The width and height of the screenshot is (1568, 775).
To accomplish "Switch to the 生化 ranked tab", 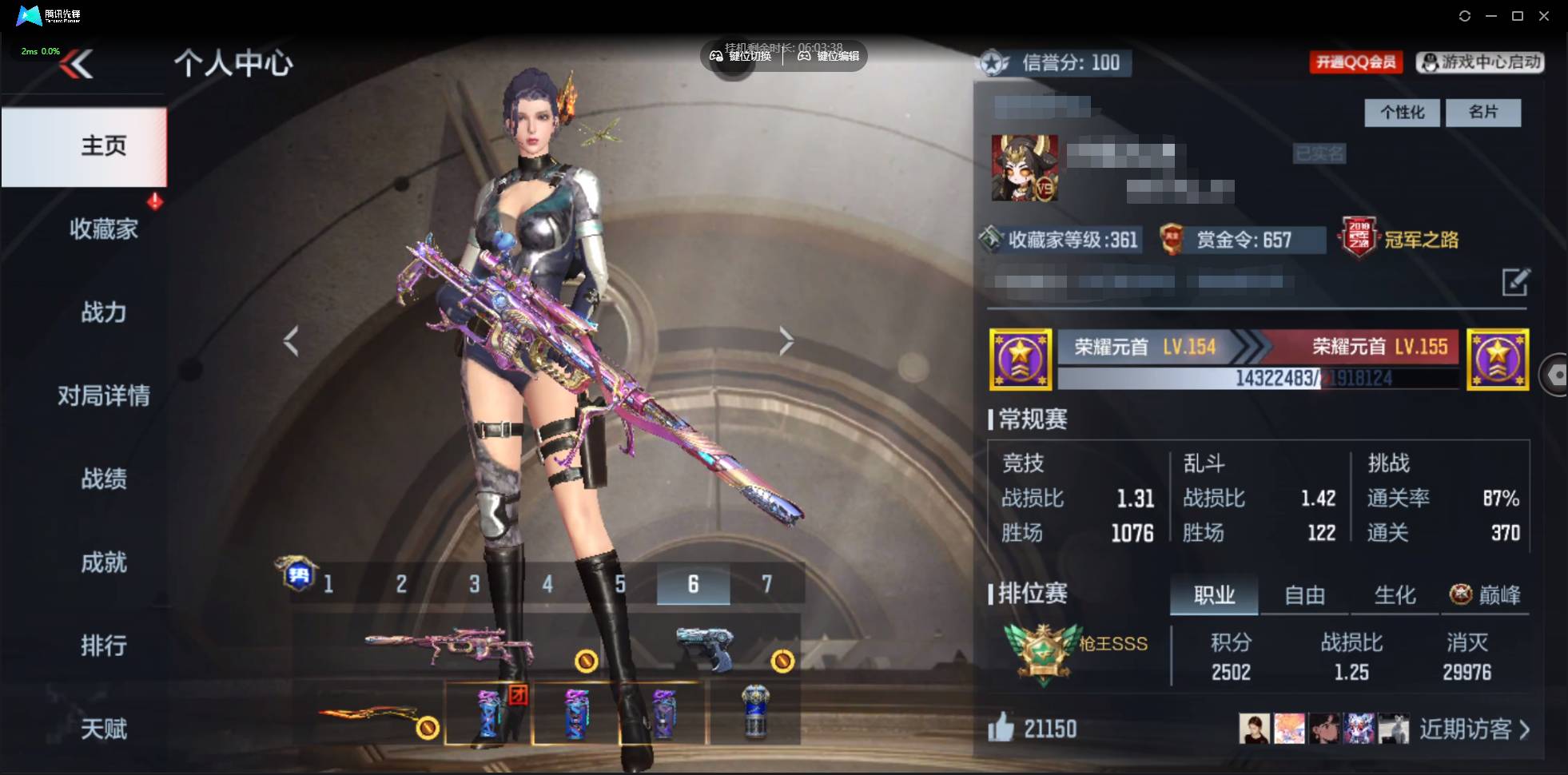I will (1395, 595).
